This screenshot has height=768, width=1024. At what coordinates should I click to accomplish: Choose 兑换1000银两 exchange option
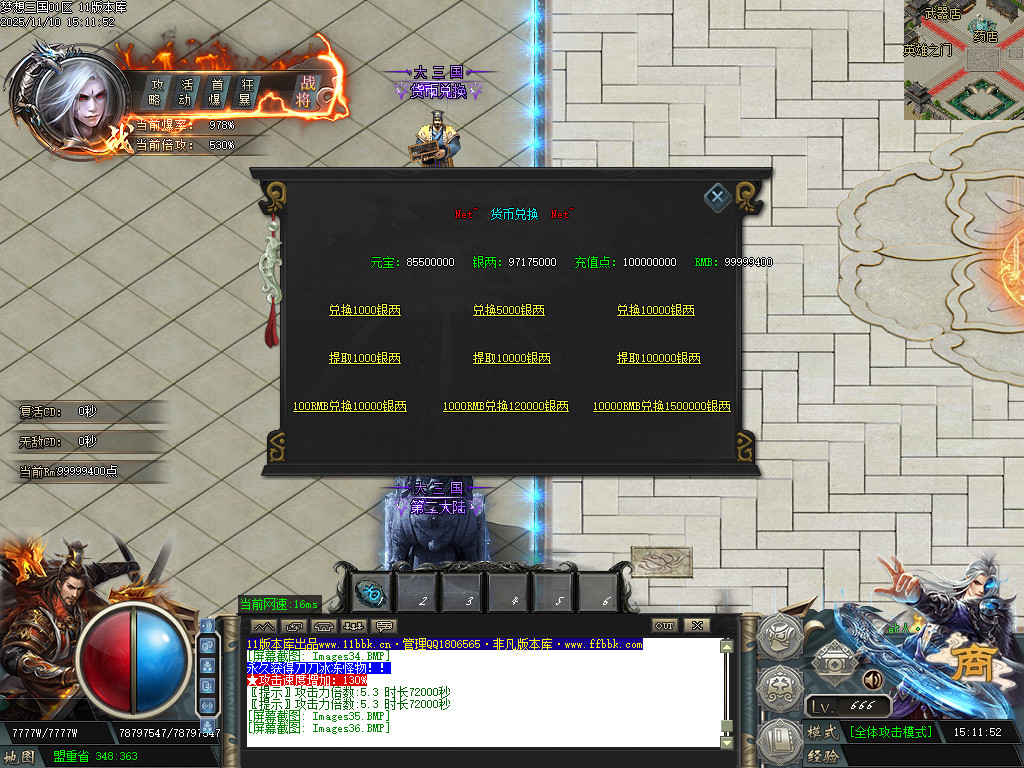(365, 311)
